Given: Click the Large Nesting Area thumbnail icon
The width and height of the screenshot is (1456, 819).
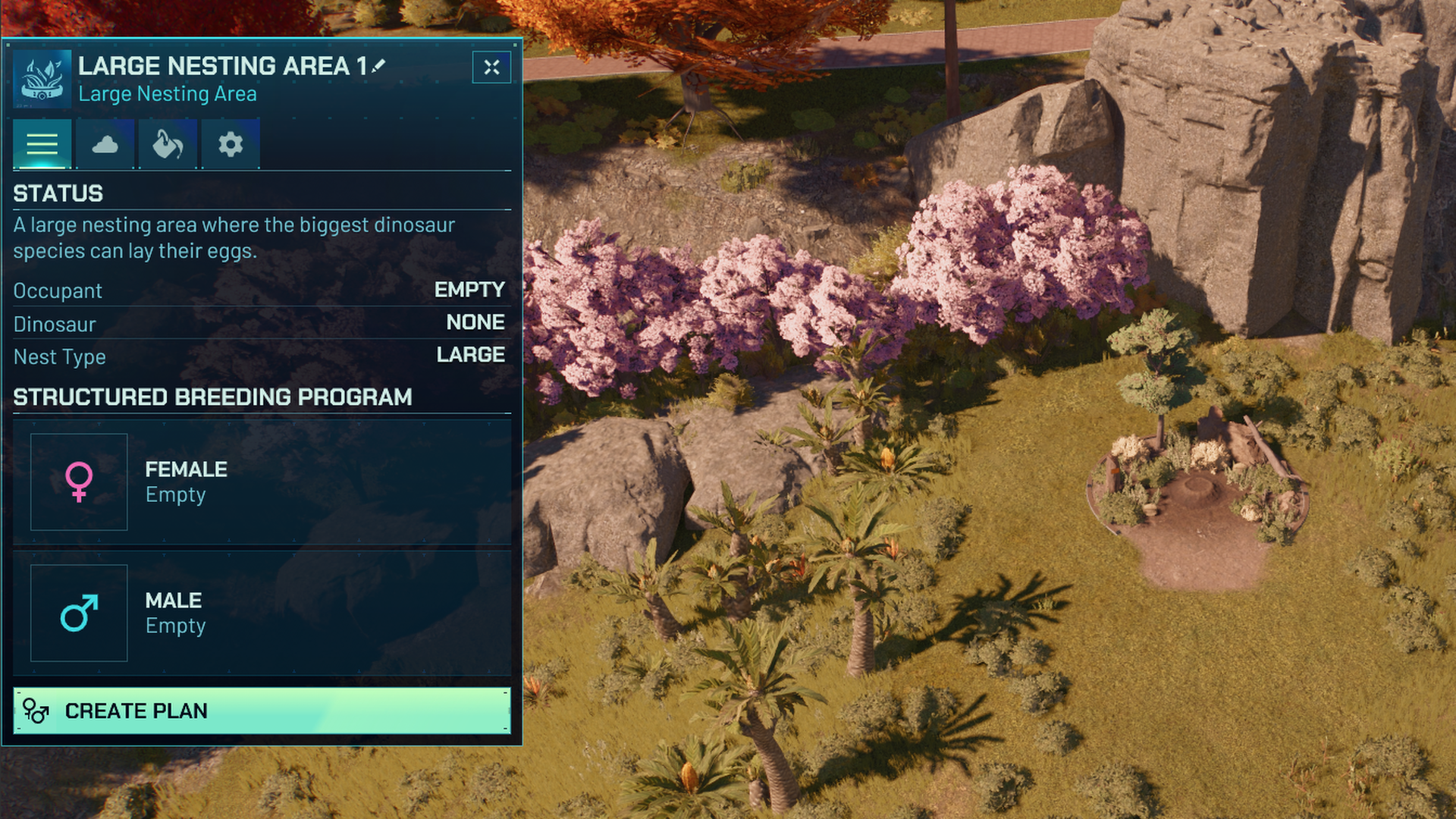Looking at the screenshot, I should [x=42, y=78].
